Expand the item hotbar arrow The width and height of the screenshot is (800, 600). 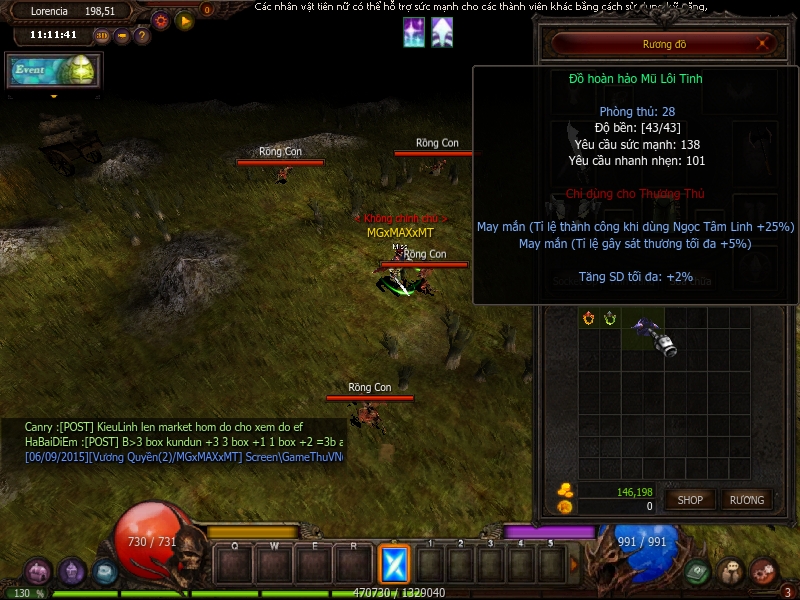[574, 565]
